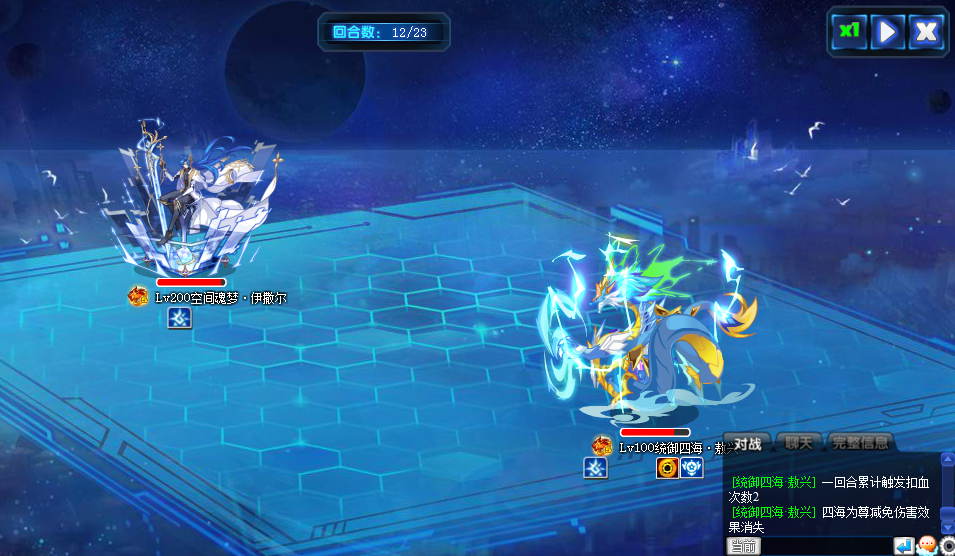Click the 当前 channel button
This screenshot has width=955, height=556.
743,546
